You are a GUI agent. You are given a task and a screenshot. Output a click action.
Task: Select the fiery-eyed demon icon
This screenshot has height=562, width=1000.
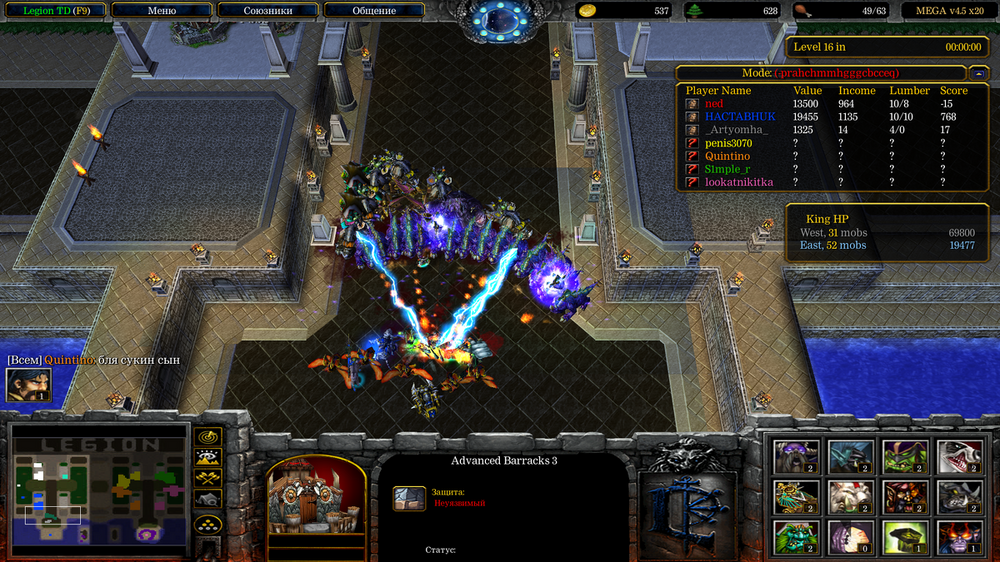958,536
